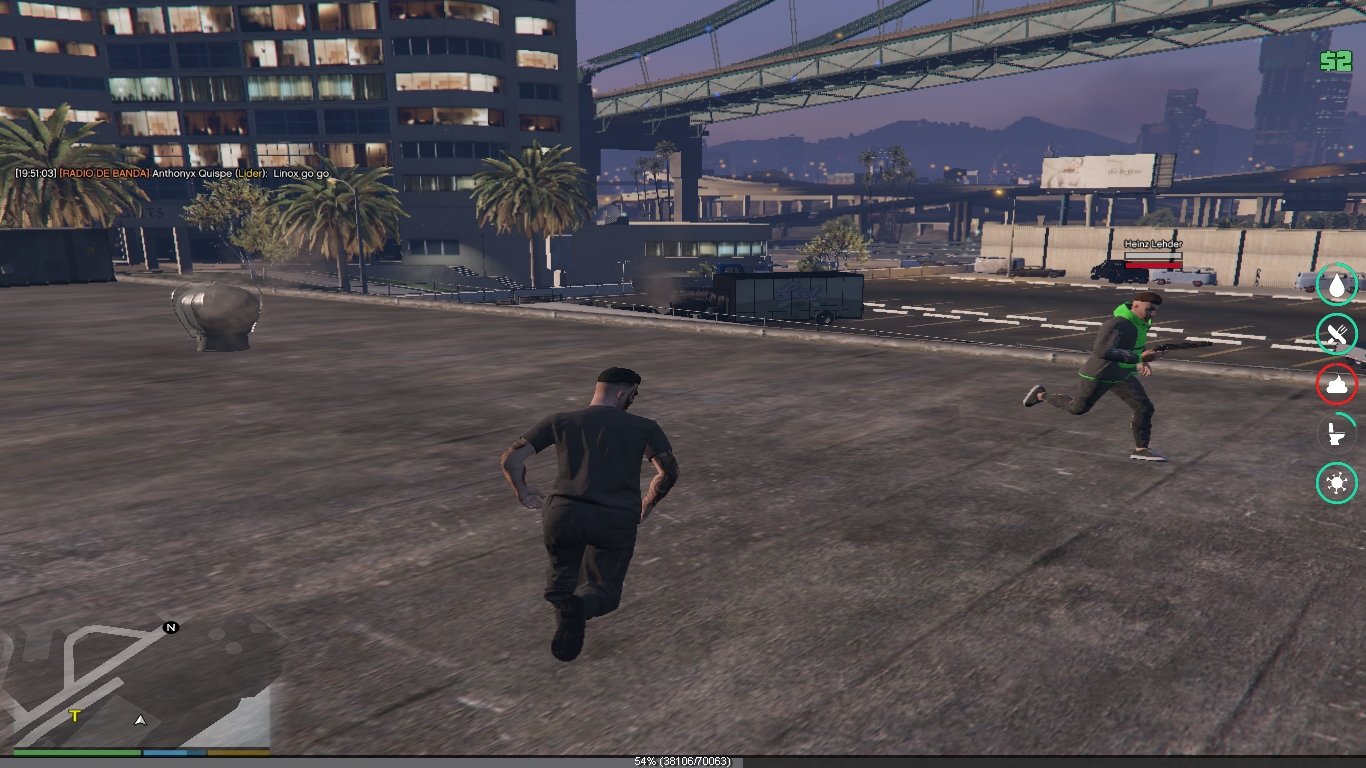Click the yellow T marker on minimap
The height and width of the screenshot is (768, 1366).
(x=75, y=716)
